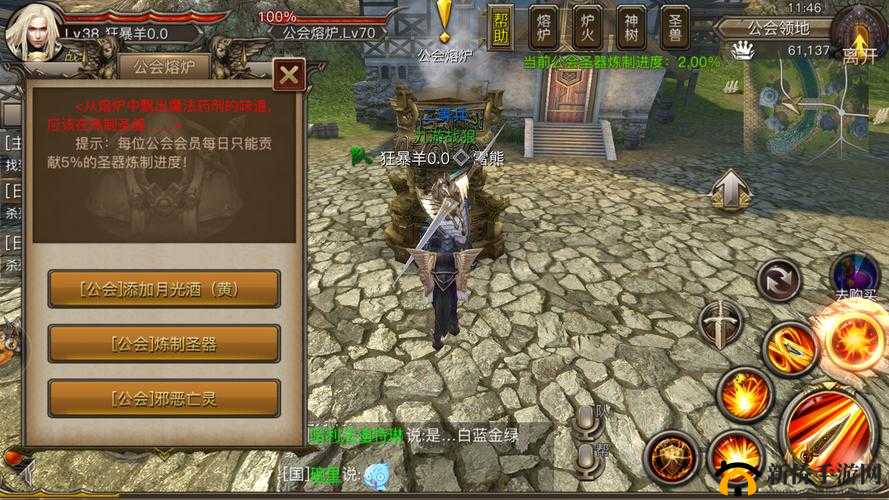889x500 pixels.
Task: Leave the guild territory via 离开
Action: point(858,38)
